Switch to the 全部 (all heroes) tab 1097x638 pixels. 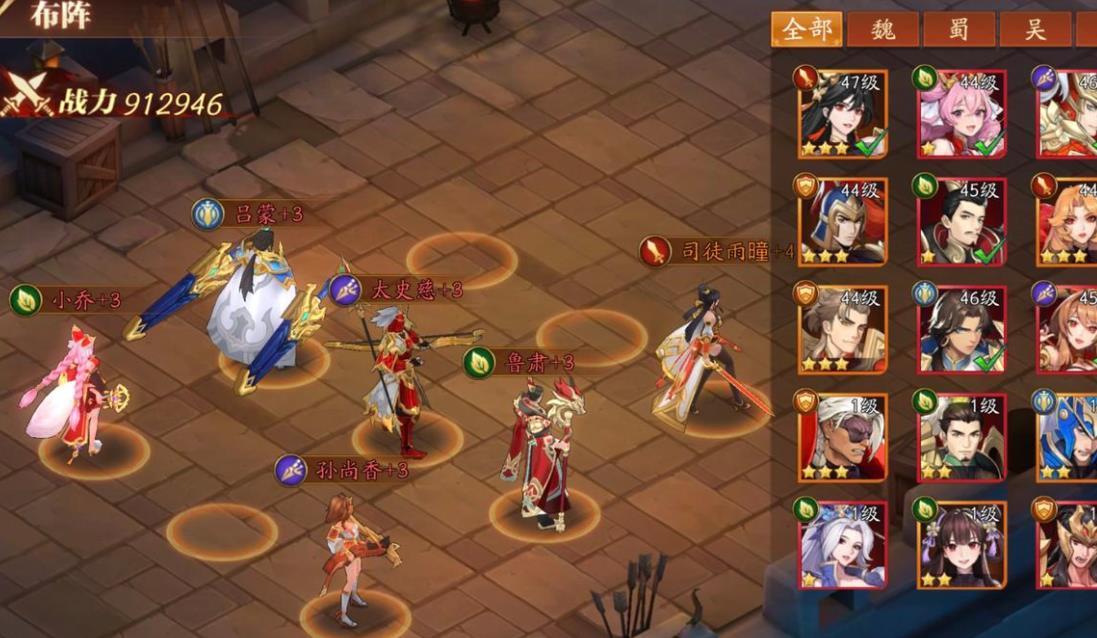806,29
